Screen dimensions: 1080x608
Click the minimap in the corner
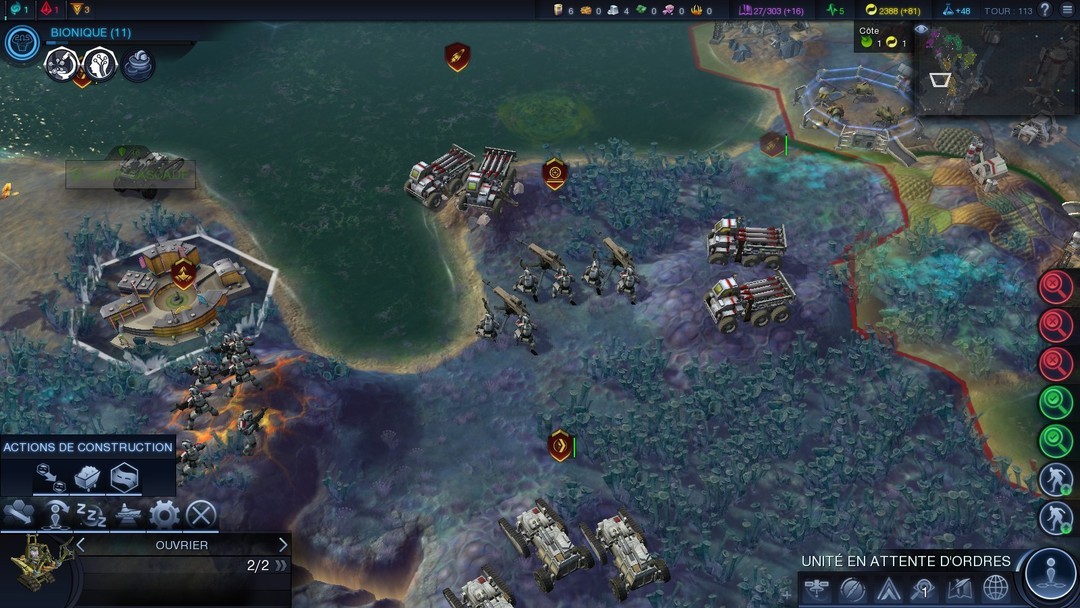(996, 69)
